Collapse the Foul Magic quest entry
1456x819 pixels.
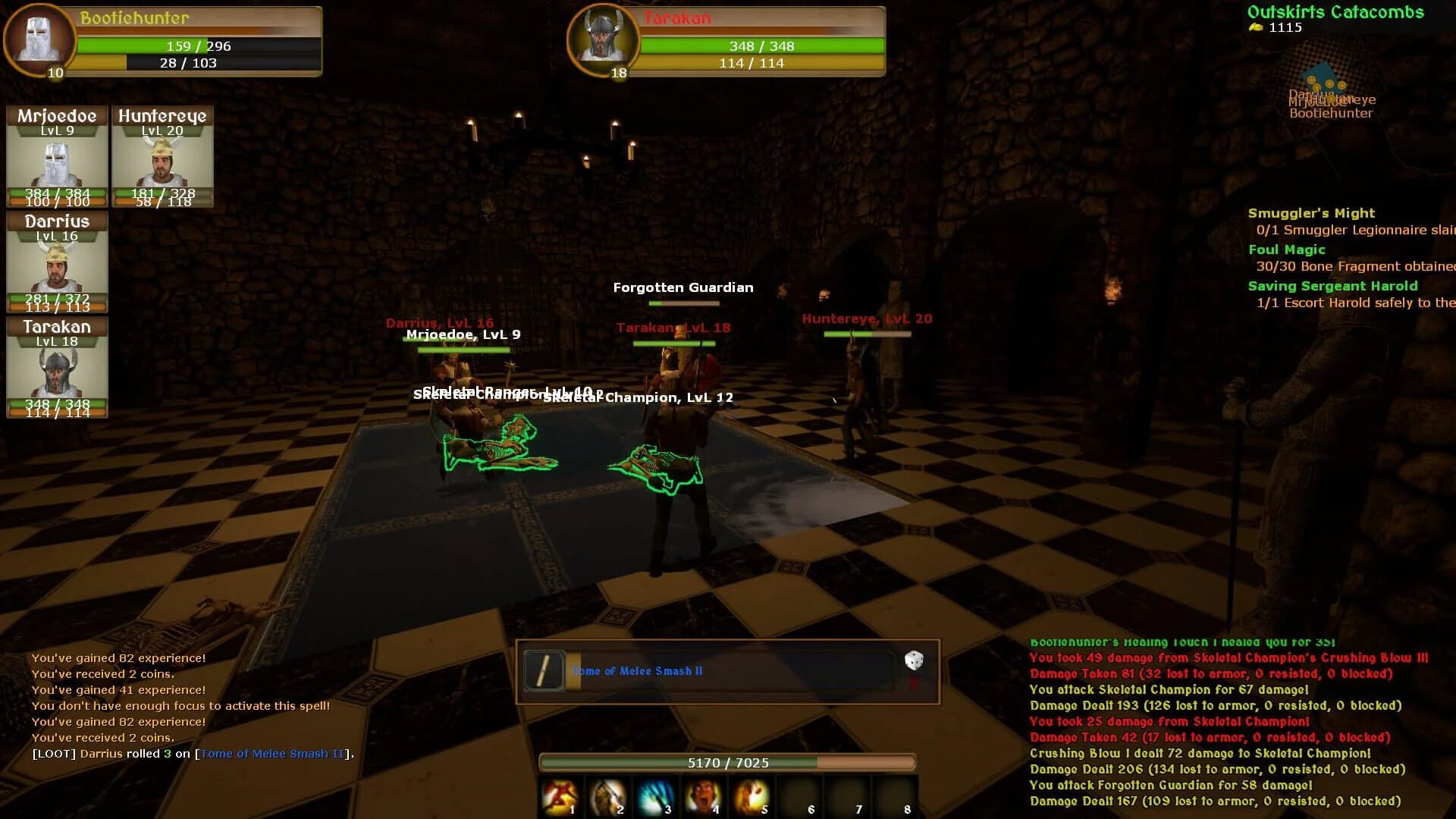tap(1287, 249)
